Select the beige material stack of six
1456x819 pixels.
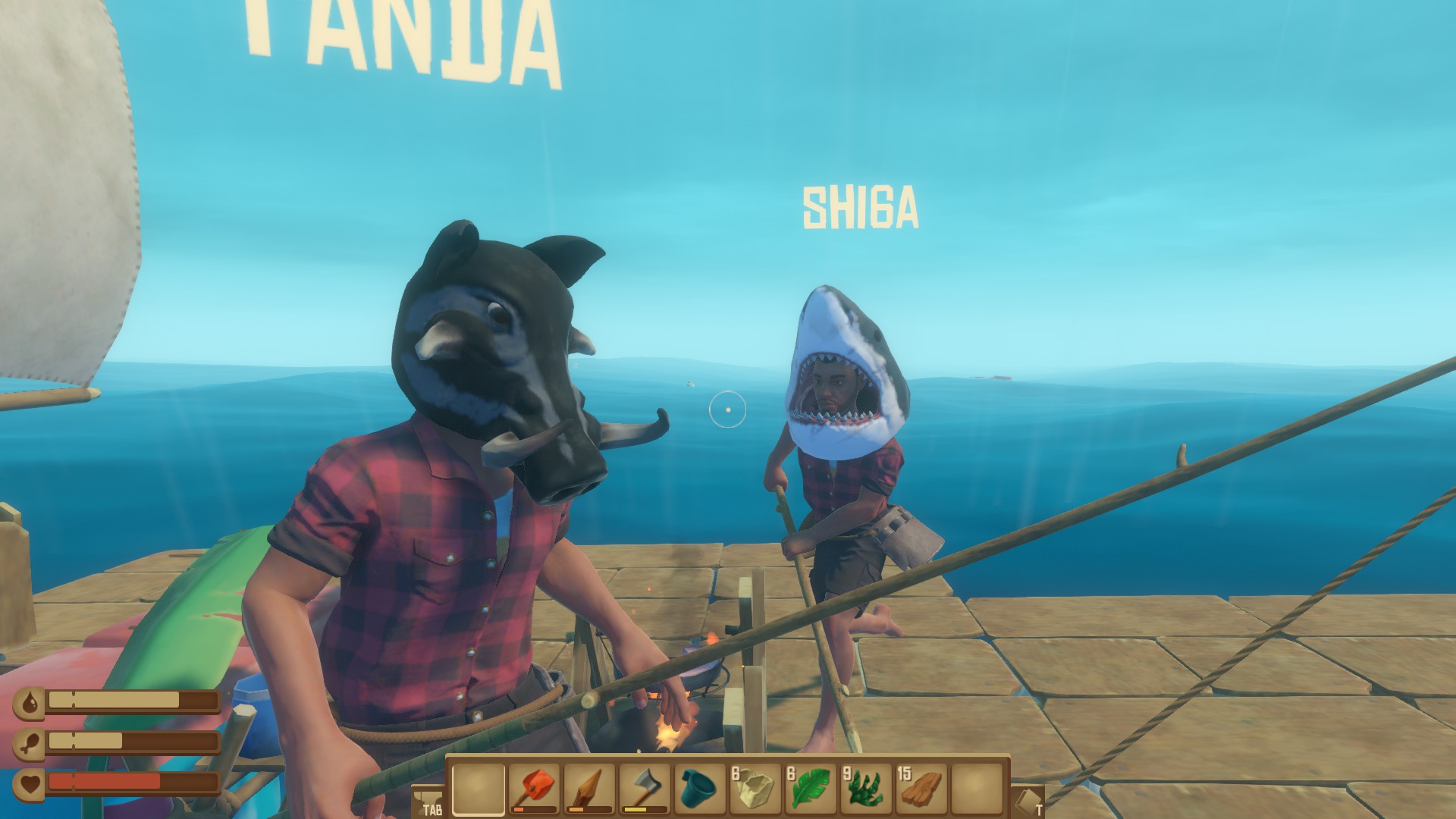755,789
